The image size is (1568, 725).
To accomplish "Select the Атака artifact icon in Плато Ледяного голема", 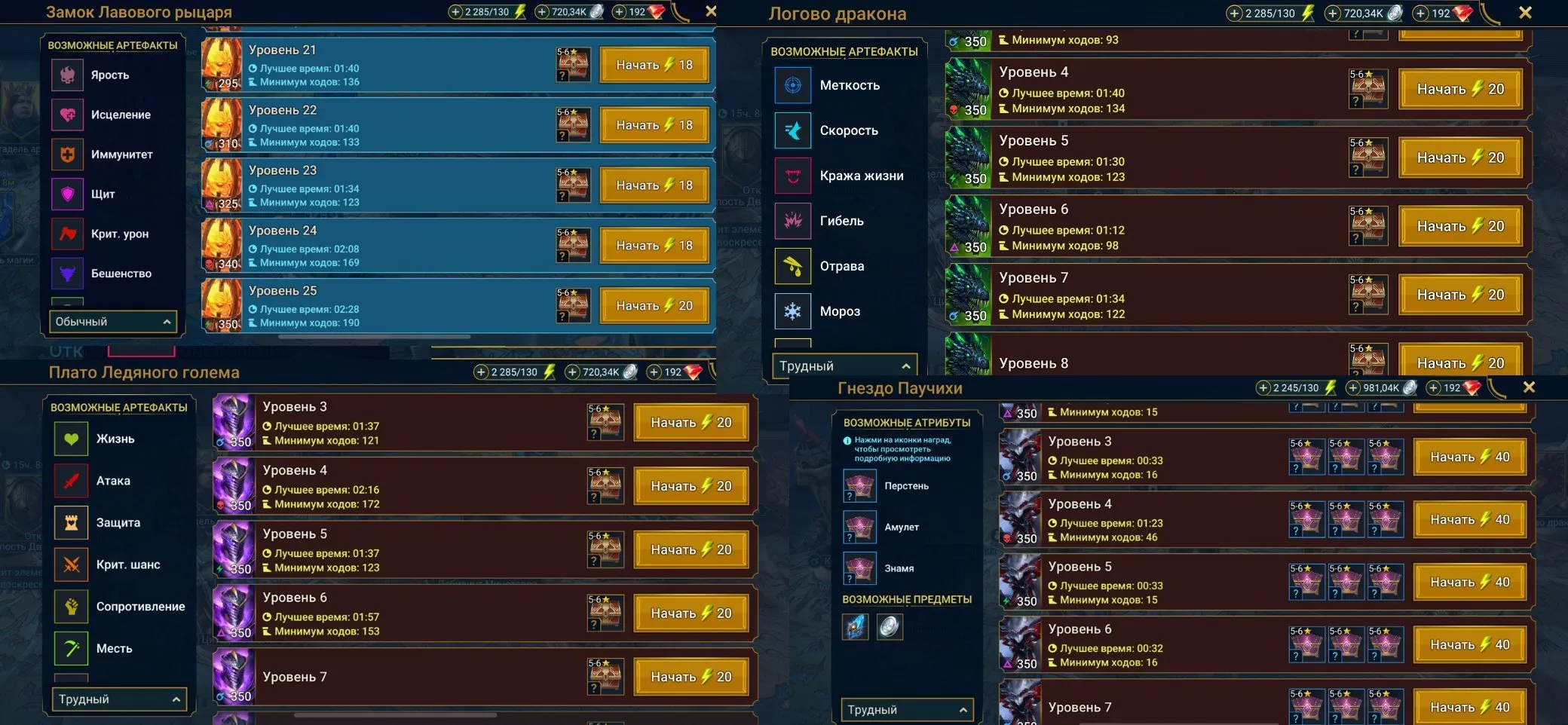I will [x=70, y=480].
